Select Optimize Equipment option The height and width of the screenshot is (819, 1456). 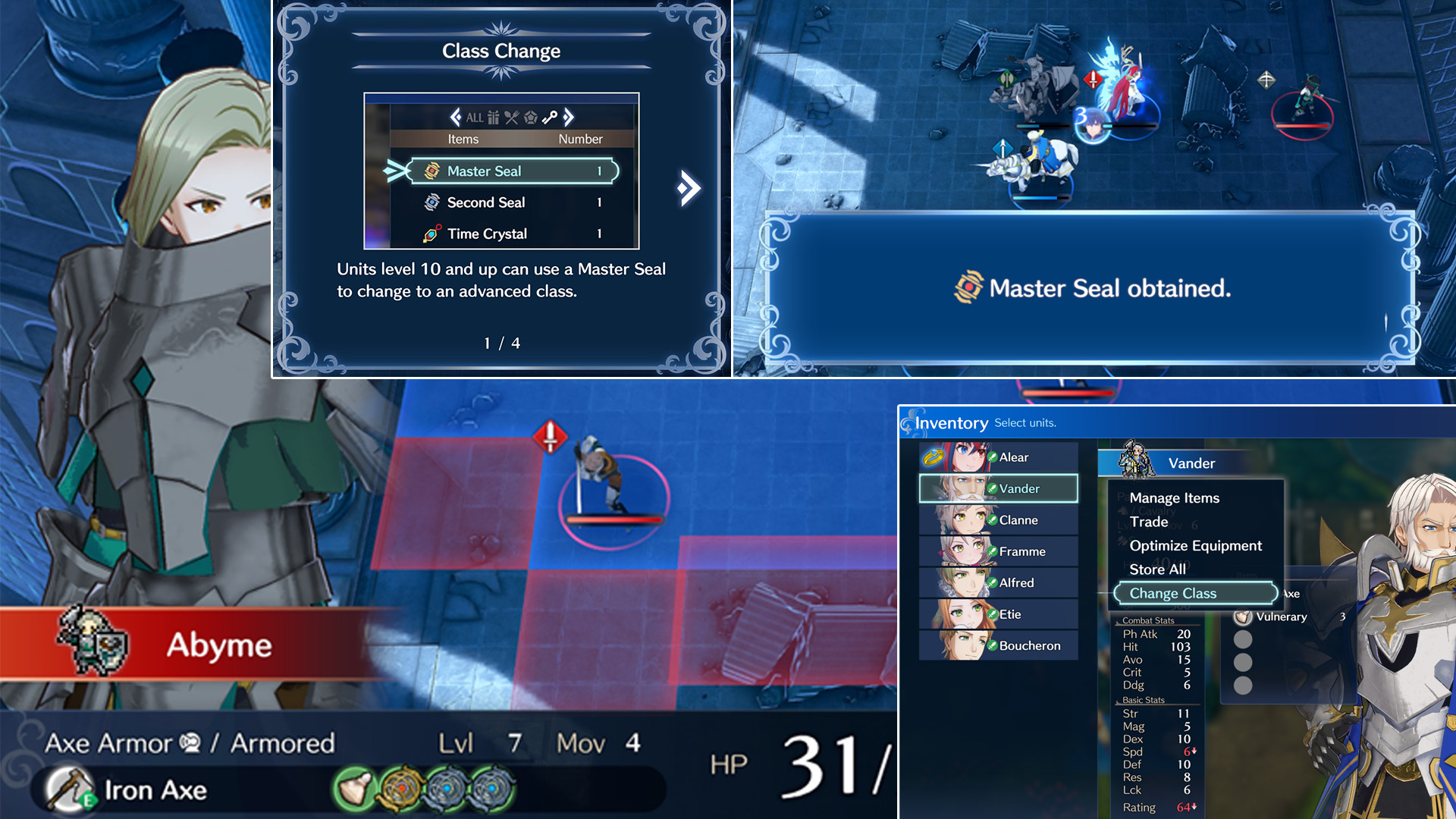1195,545
